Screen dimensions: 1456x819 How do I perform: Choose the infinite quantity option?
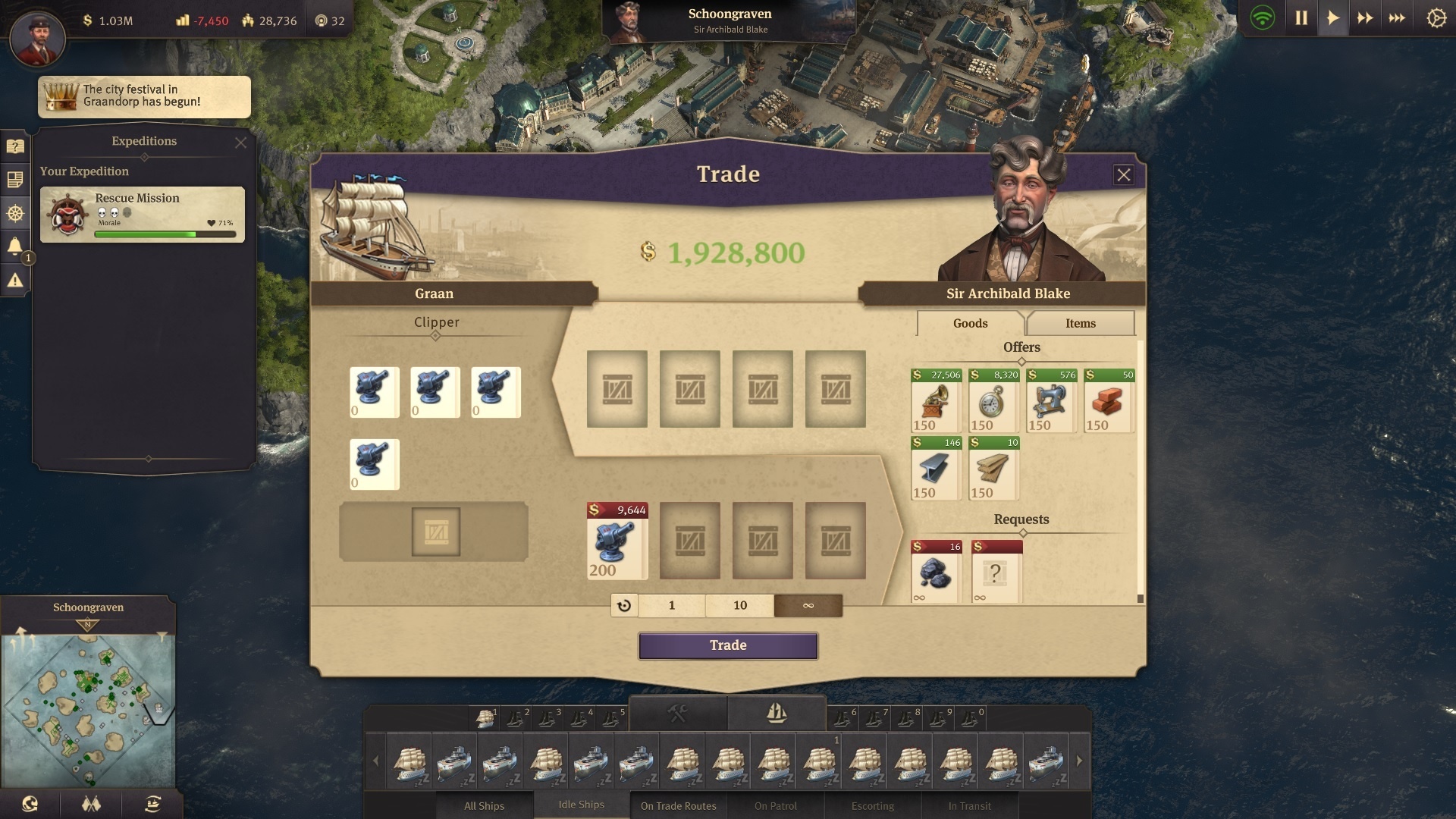pos(808,605)
